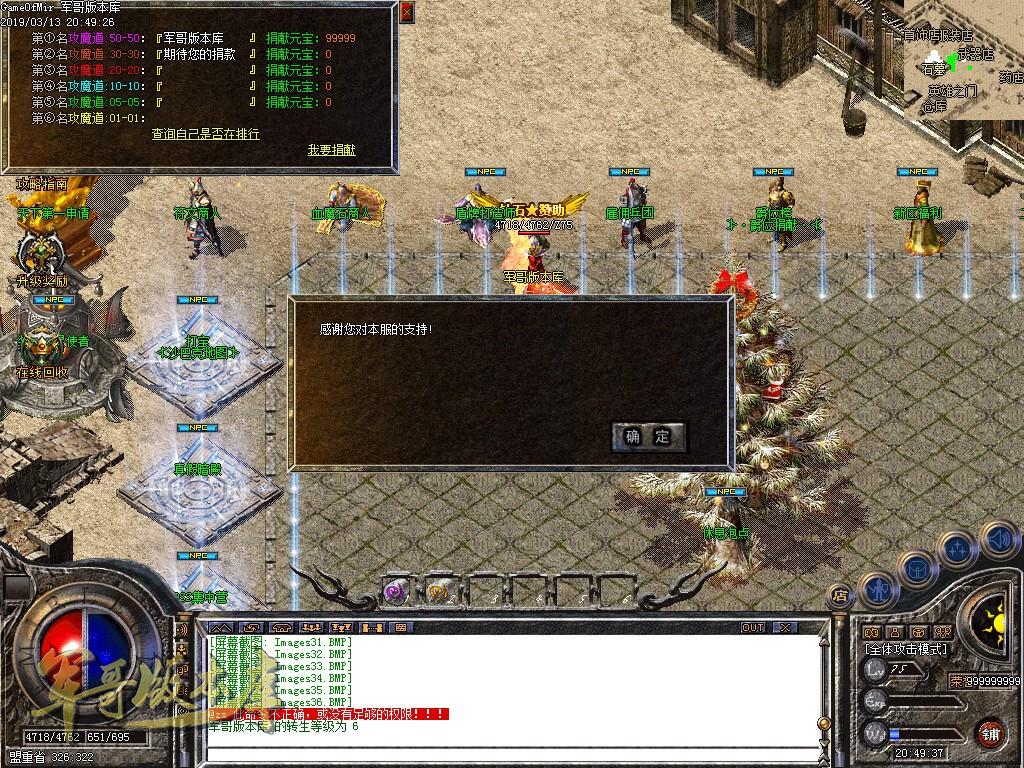Check ranking via 查询自己是否在排行
The width and height of the screenshot is (1024, 768).
point(205,134)
